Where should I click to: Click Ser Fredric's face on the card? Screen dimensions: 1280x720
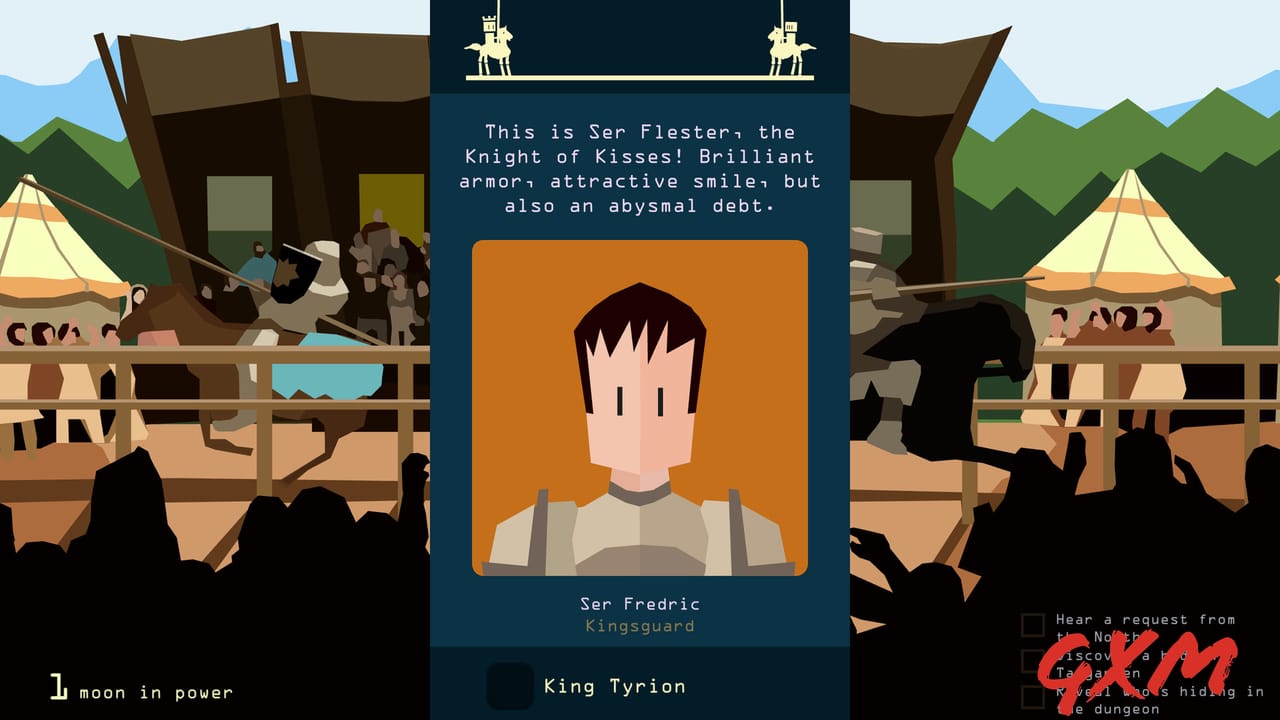click(x=640, y=400)
